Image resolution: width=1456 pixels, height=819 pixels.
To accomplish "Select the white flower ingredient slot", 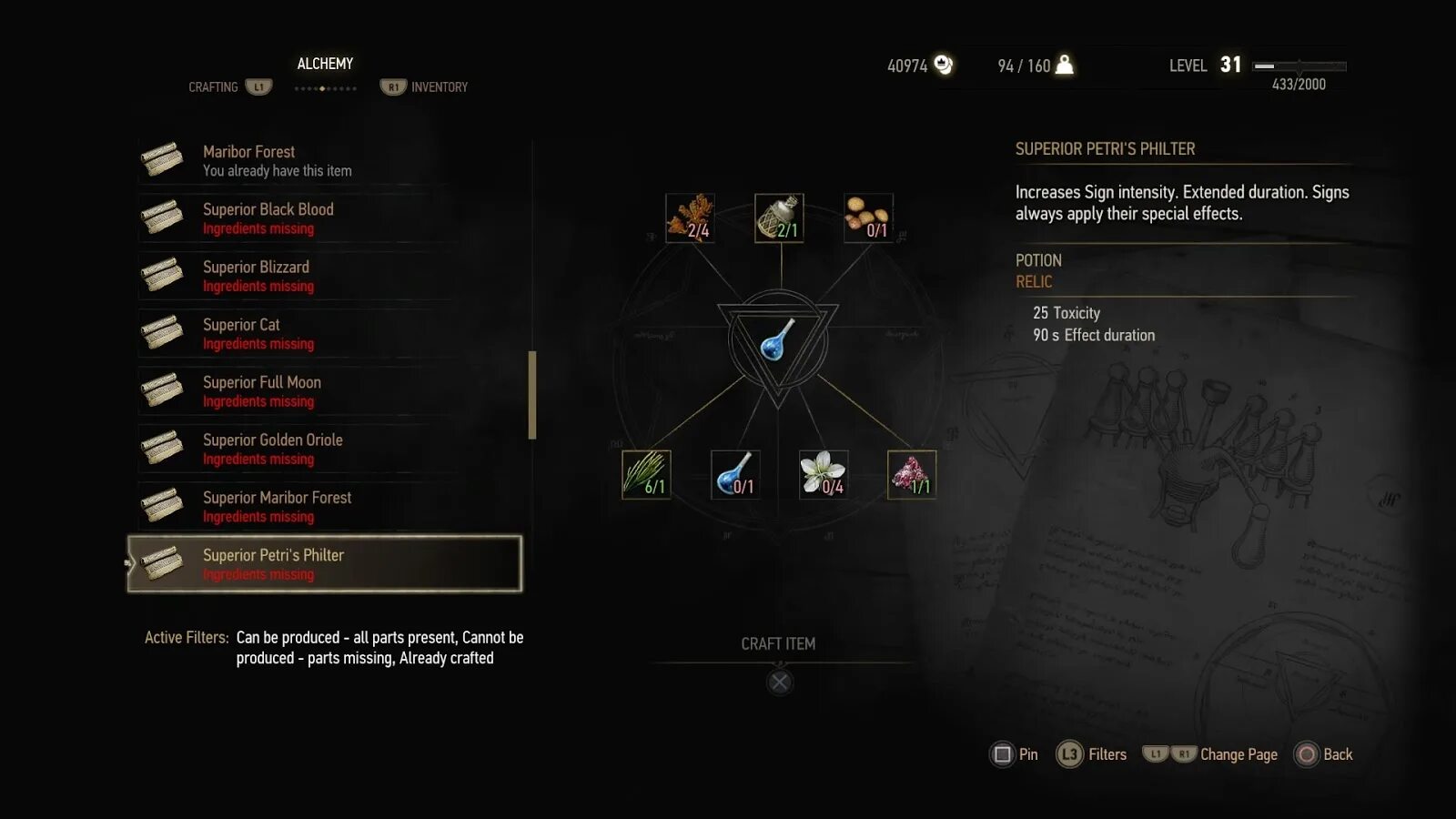I will pyautogui.click(x=824, y=474).
